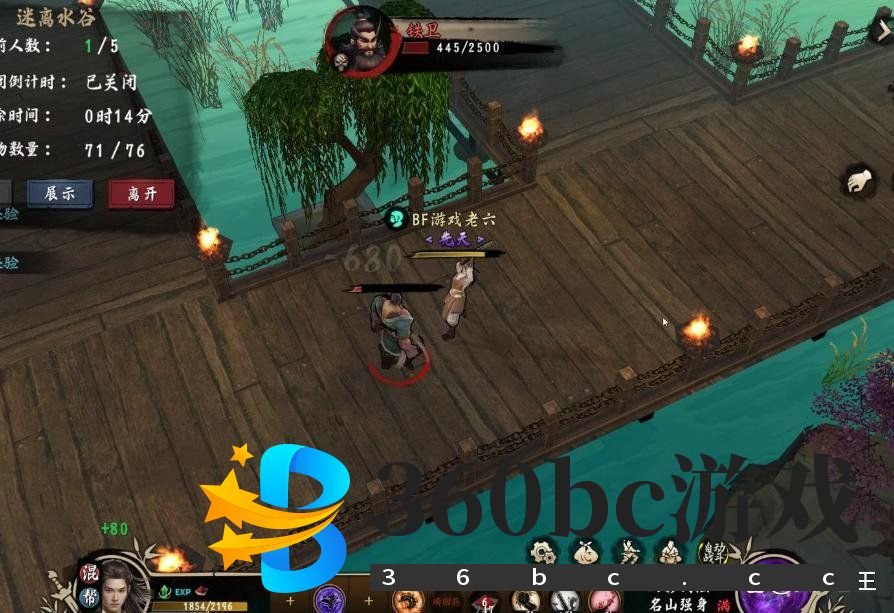Select the 铁卫 enemy target portrait
Screen dimensions: 894x613
(361, 42)
